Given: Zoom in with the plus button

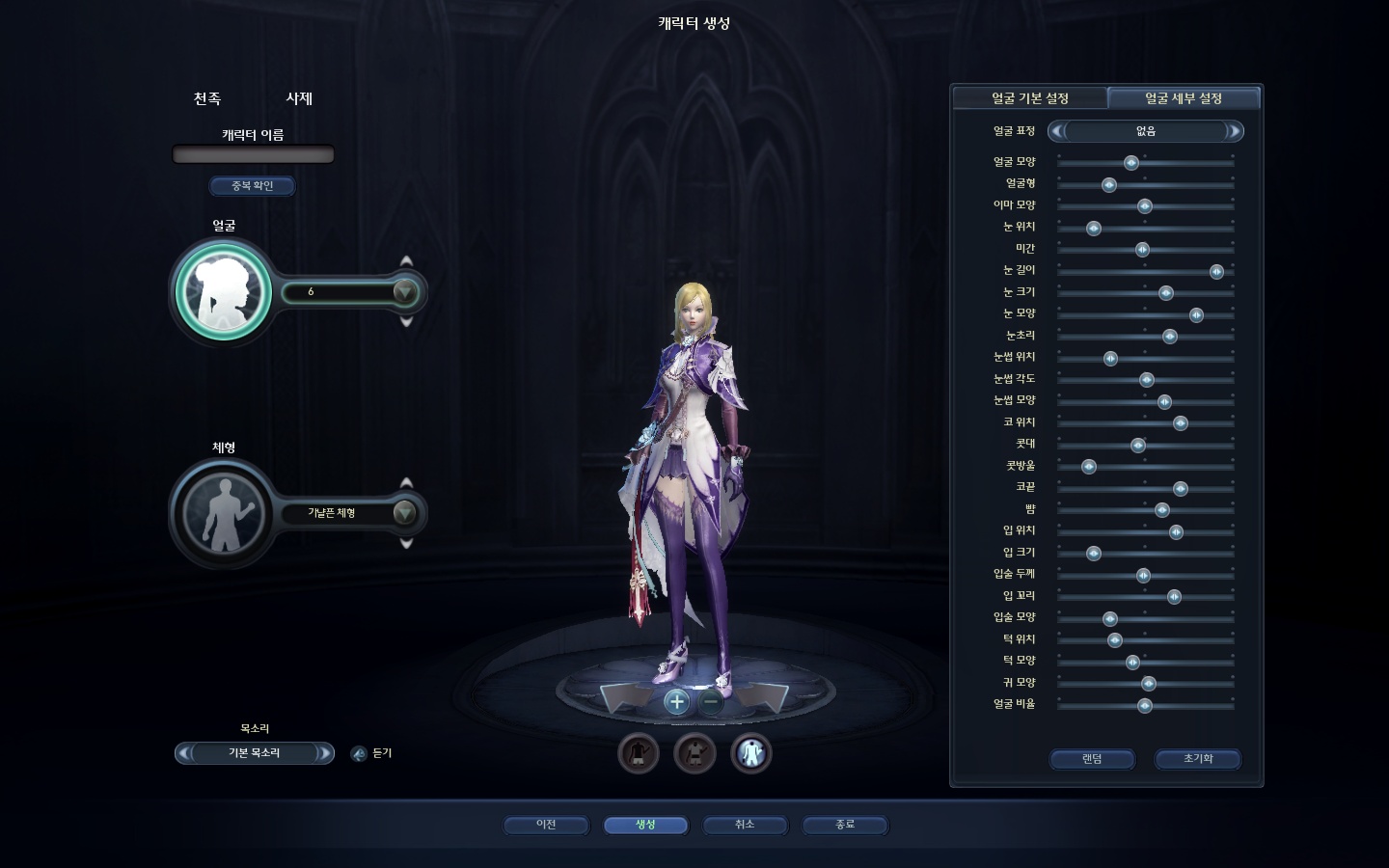Looking at the screenshot, I should coord(676,701).
